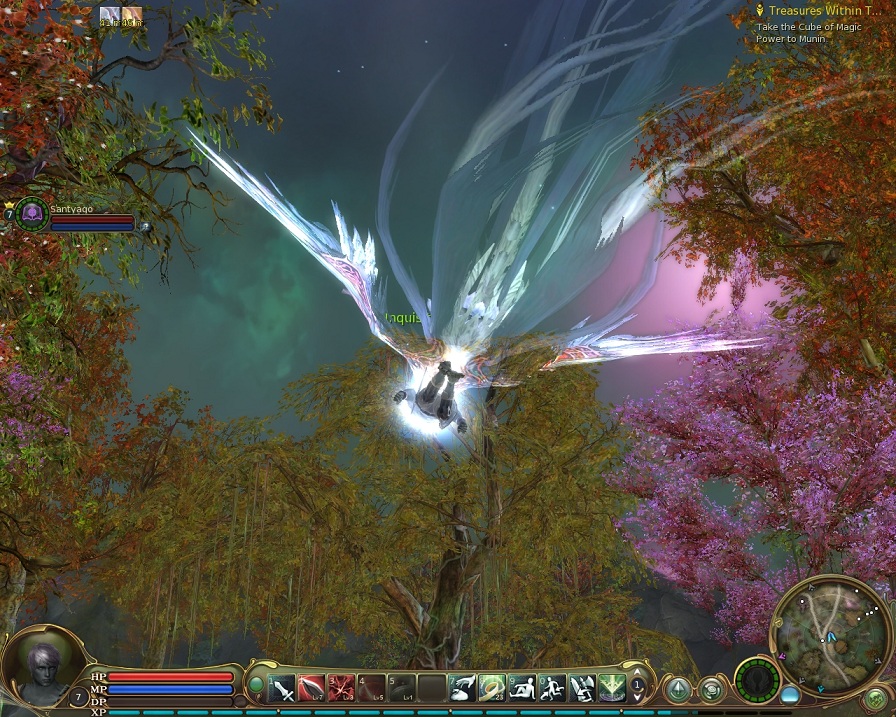The width and height of the screenshot is (896, 717).
Task: Use the red slash skill in slot 2
Action: 312,688
